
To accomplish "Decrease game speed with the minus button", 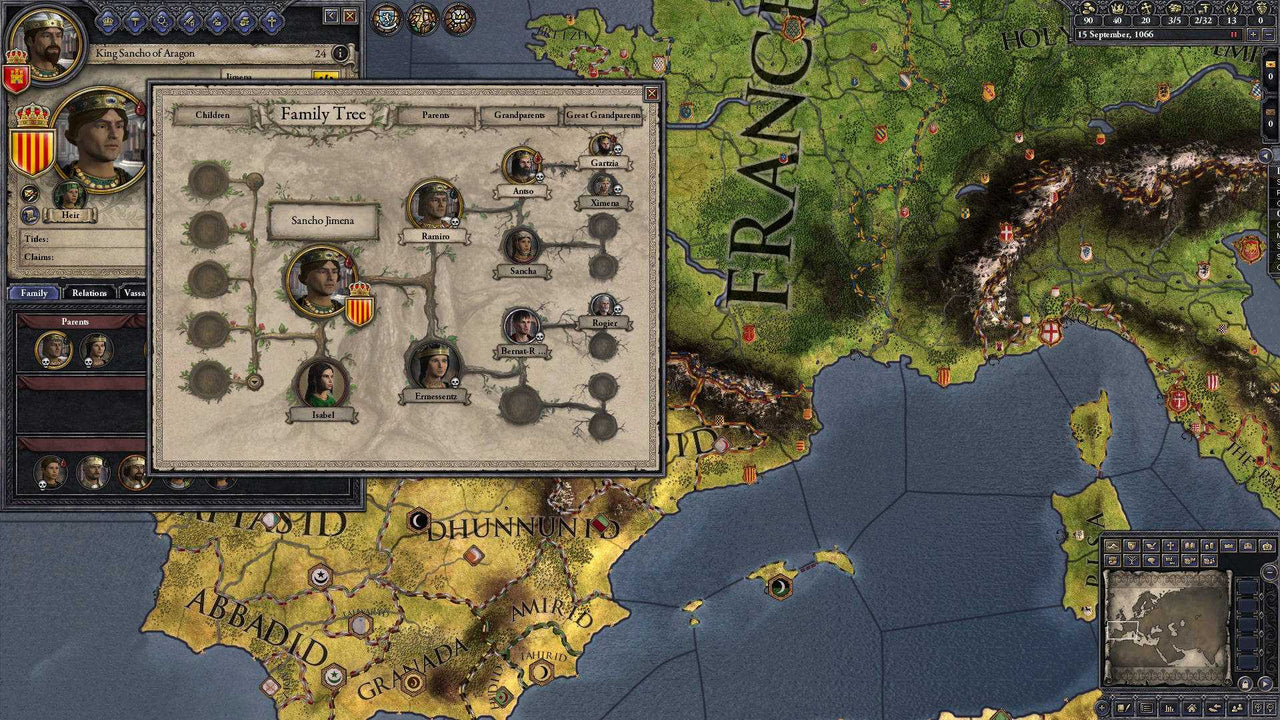I will point(1270,33).
